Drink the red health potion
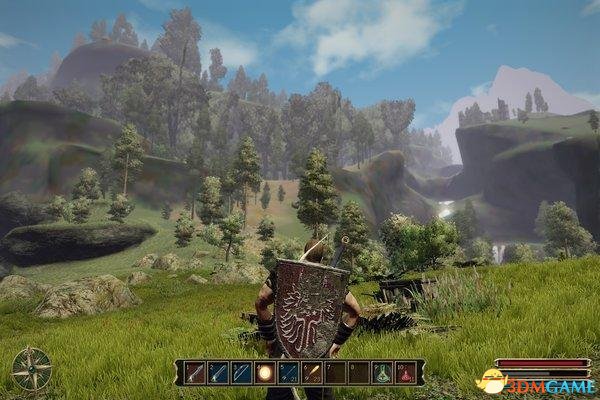The height and width of the screenshot is (400, 600). click(406, 372)
